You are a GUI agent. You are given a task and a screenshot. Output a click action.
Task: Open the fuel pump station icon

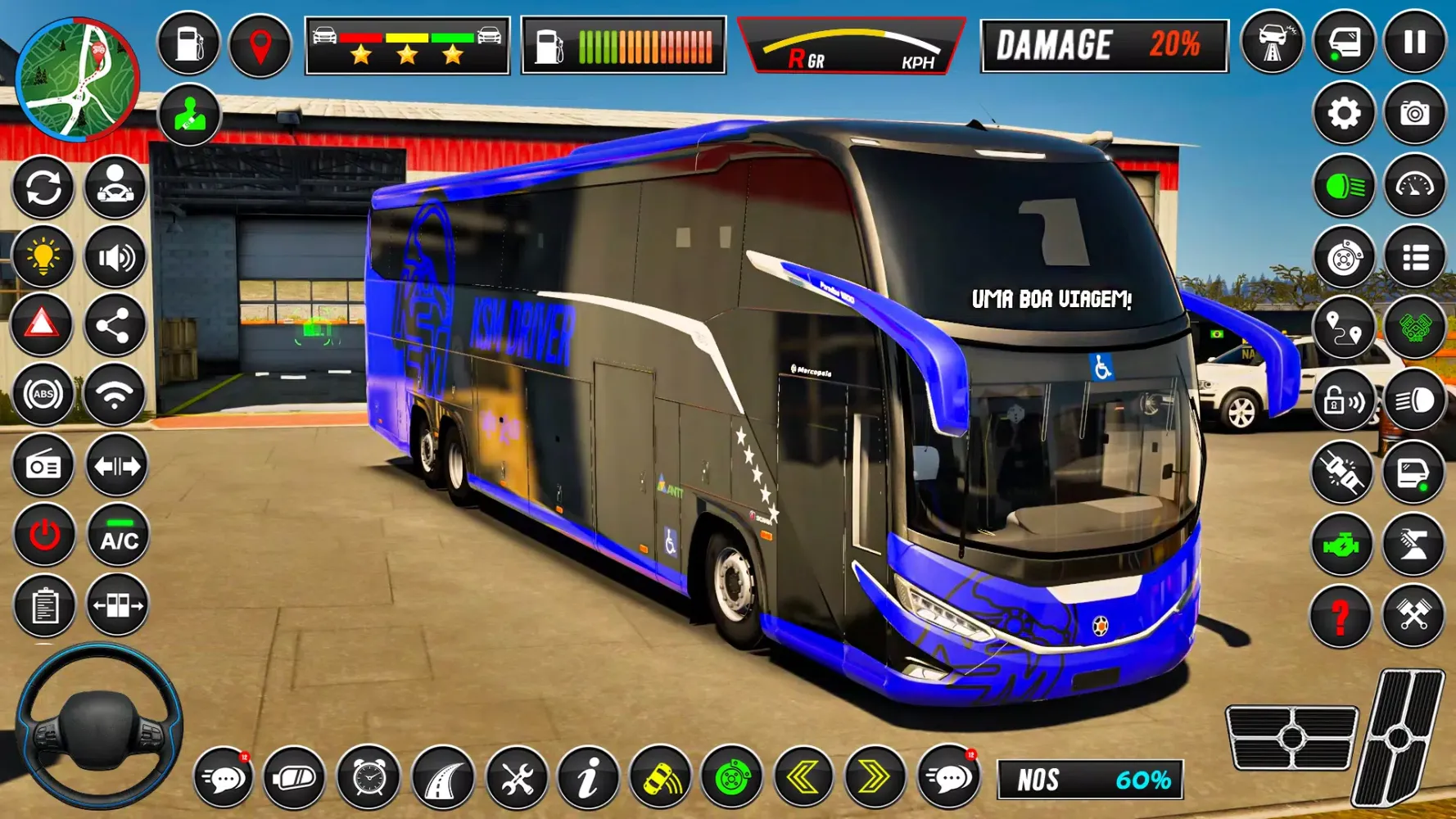pos(188,44)
